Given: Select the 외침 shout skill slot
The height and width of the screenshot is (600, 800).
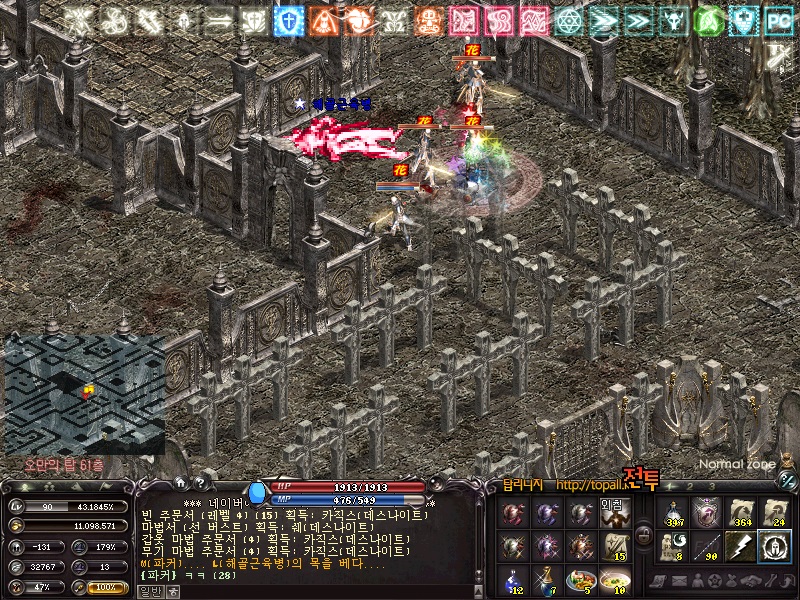Looking at the screenshot, I should click(x=615, y=512).
